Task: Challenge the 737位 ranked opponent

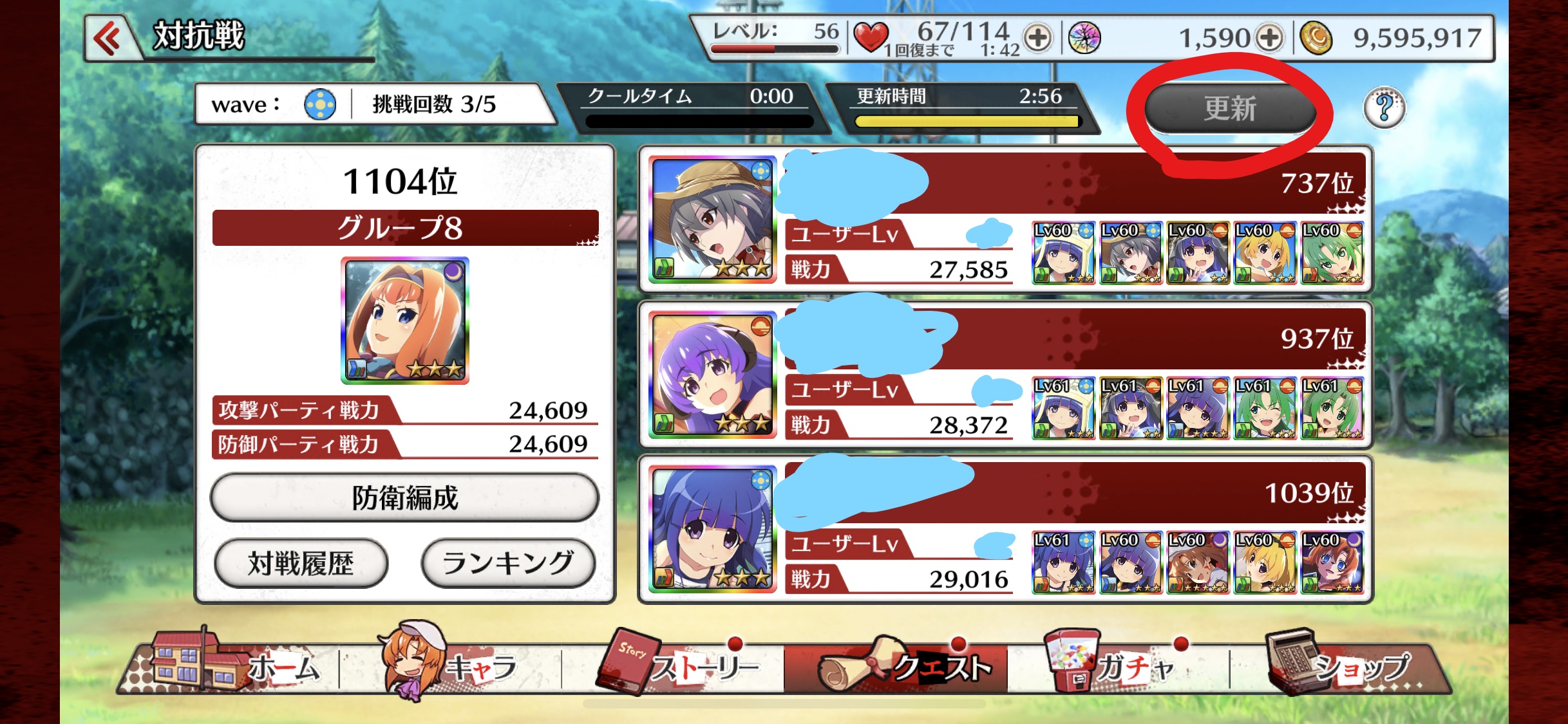Action: 1005,219
